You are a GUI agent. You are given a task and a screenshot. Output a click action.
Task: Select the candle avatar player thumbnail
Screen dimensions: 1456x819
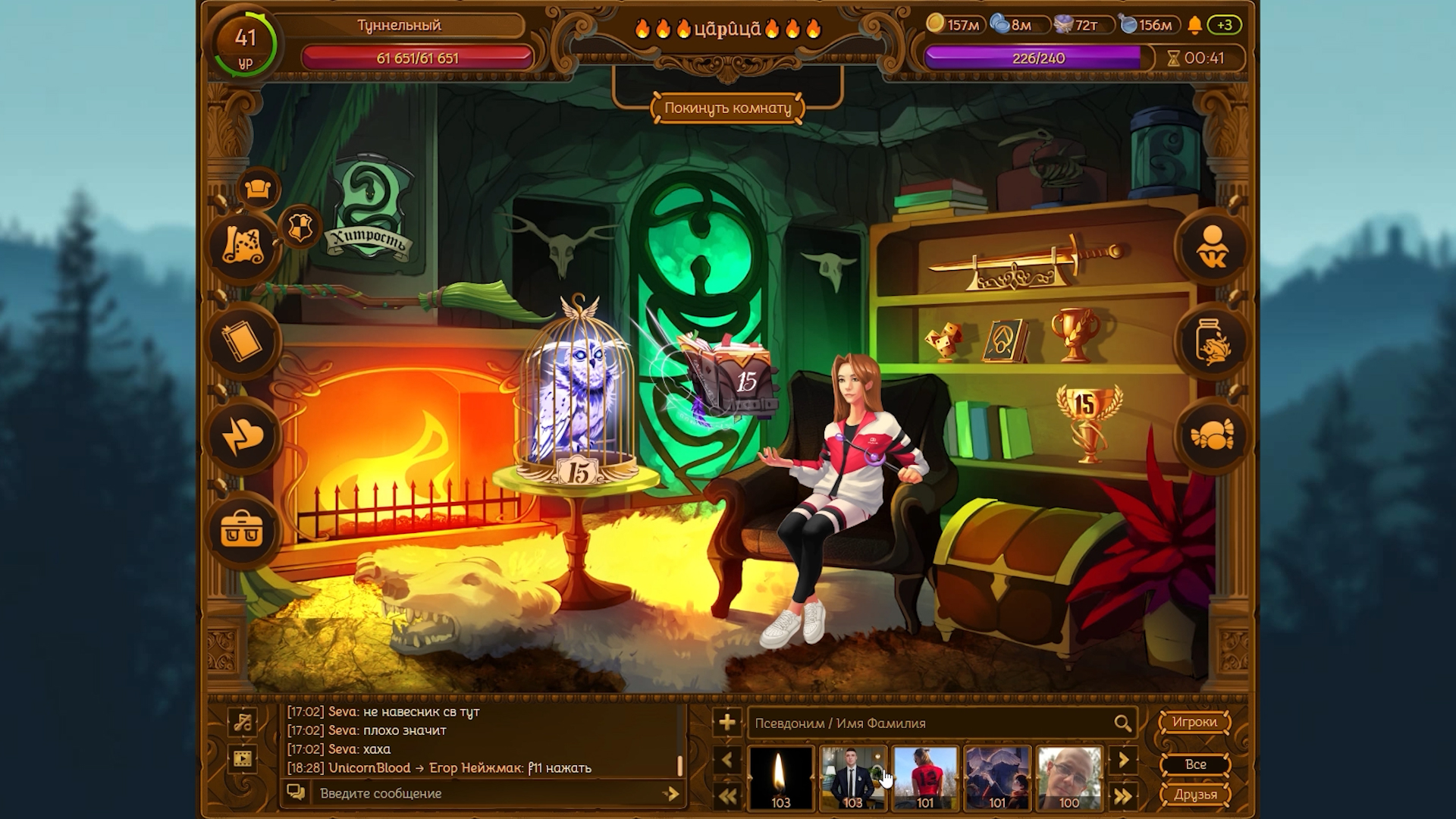(x=780, y=777)
